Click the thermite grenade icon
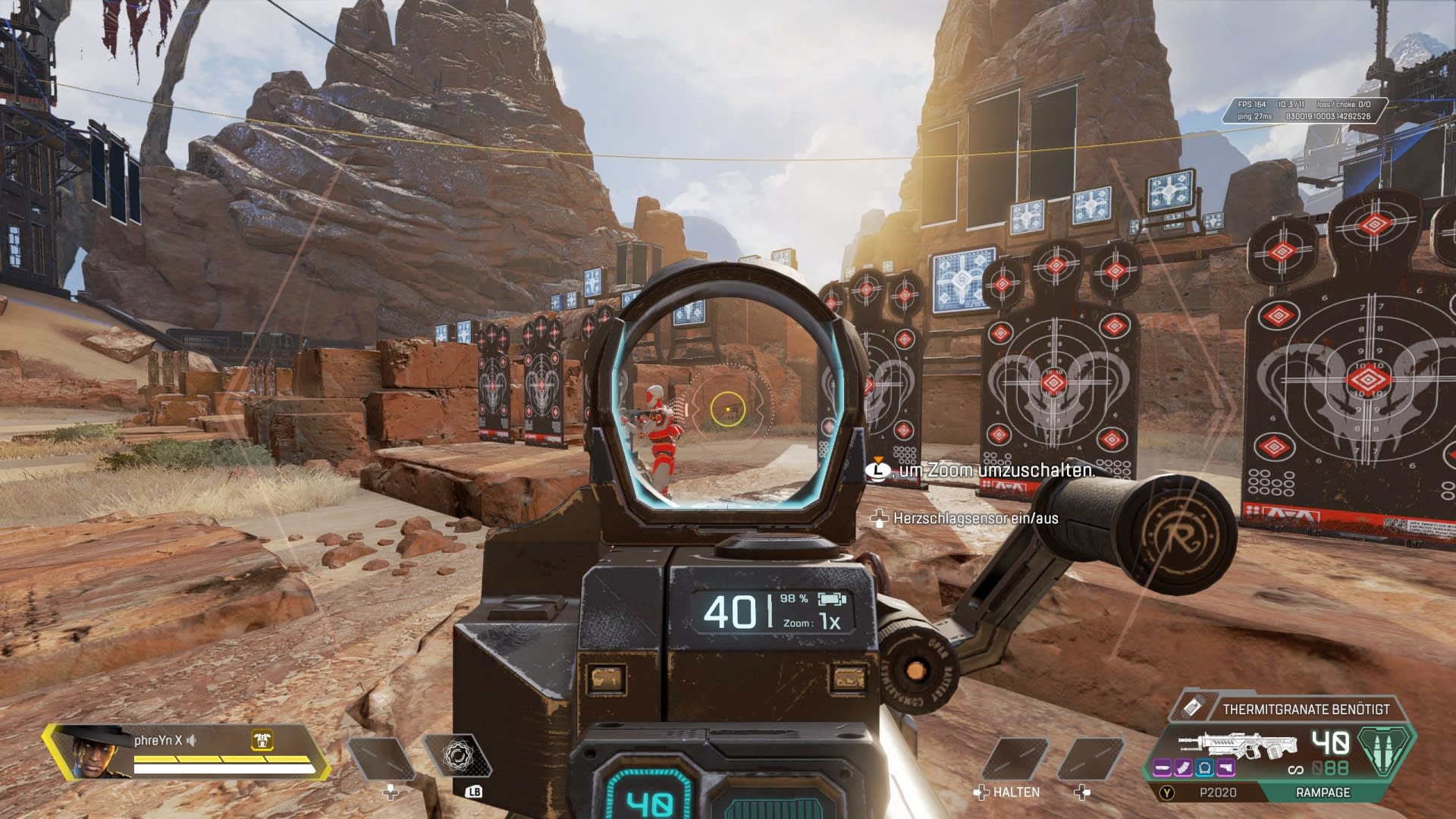Screen dimensions: 1456x819 tap(1191, 708)
